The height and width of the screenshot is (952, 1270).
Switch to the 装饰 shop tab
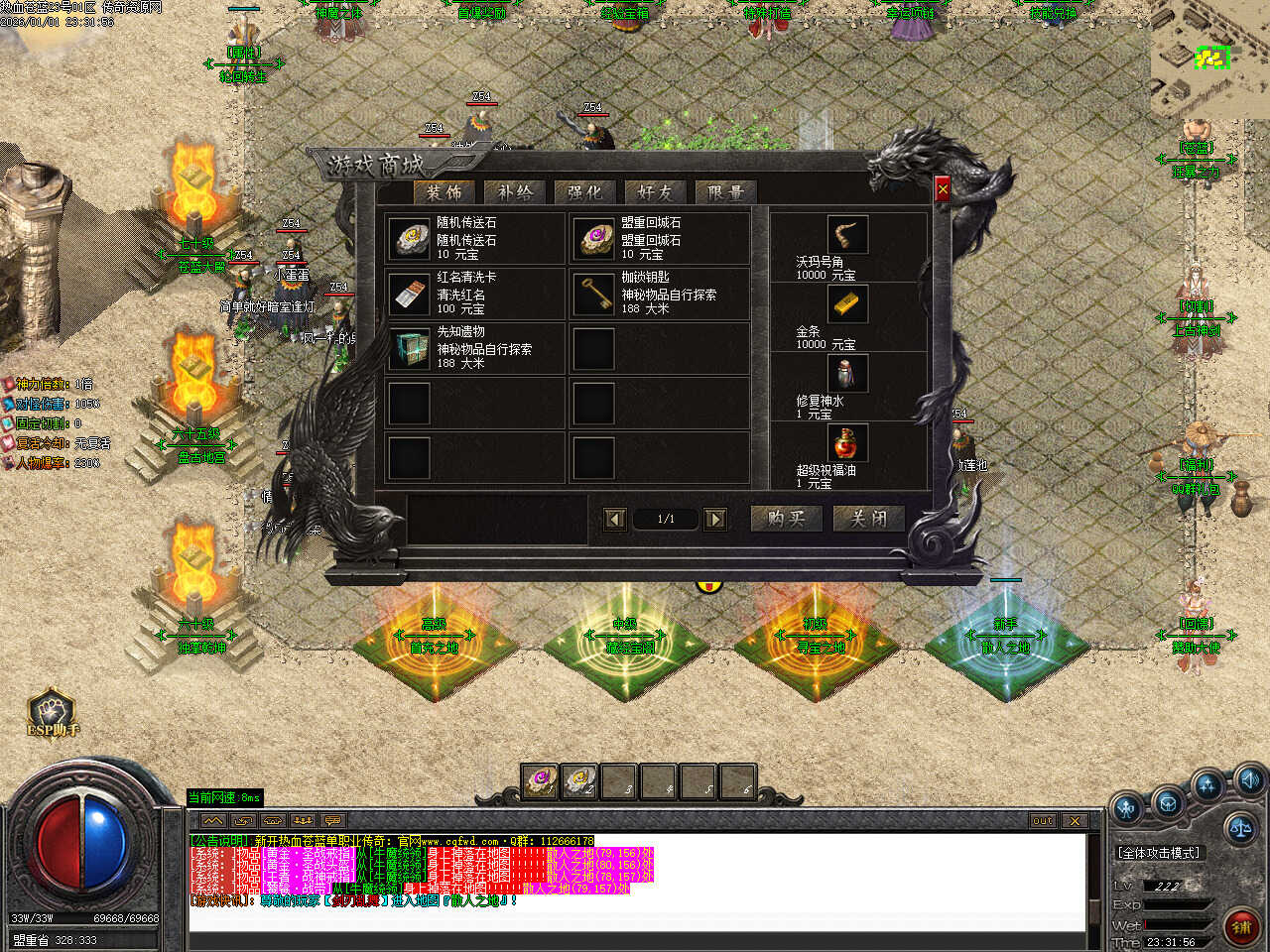[x=444, y=192]
